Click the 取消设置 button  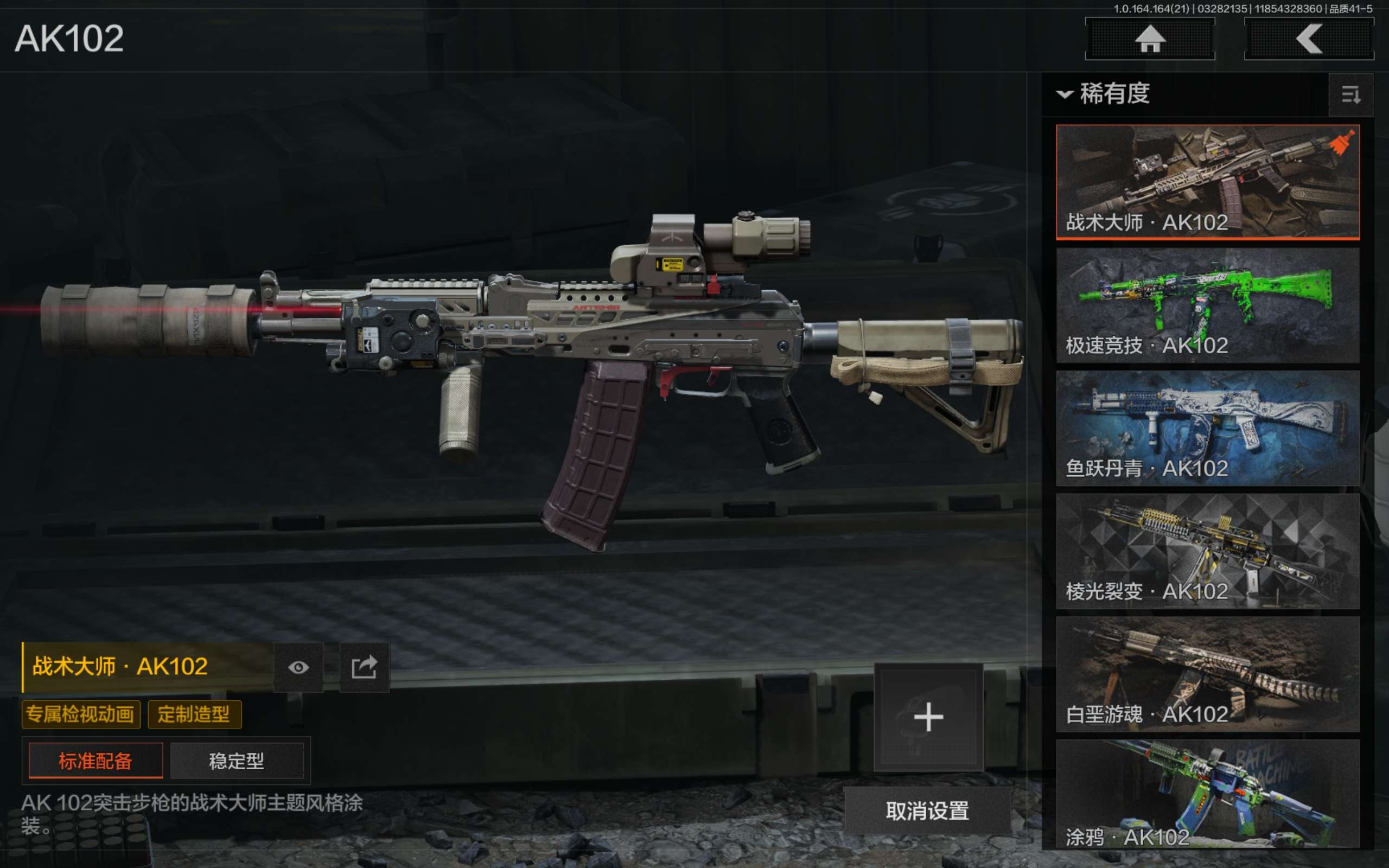[927, 810]
